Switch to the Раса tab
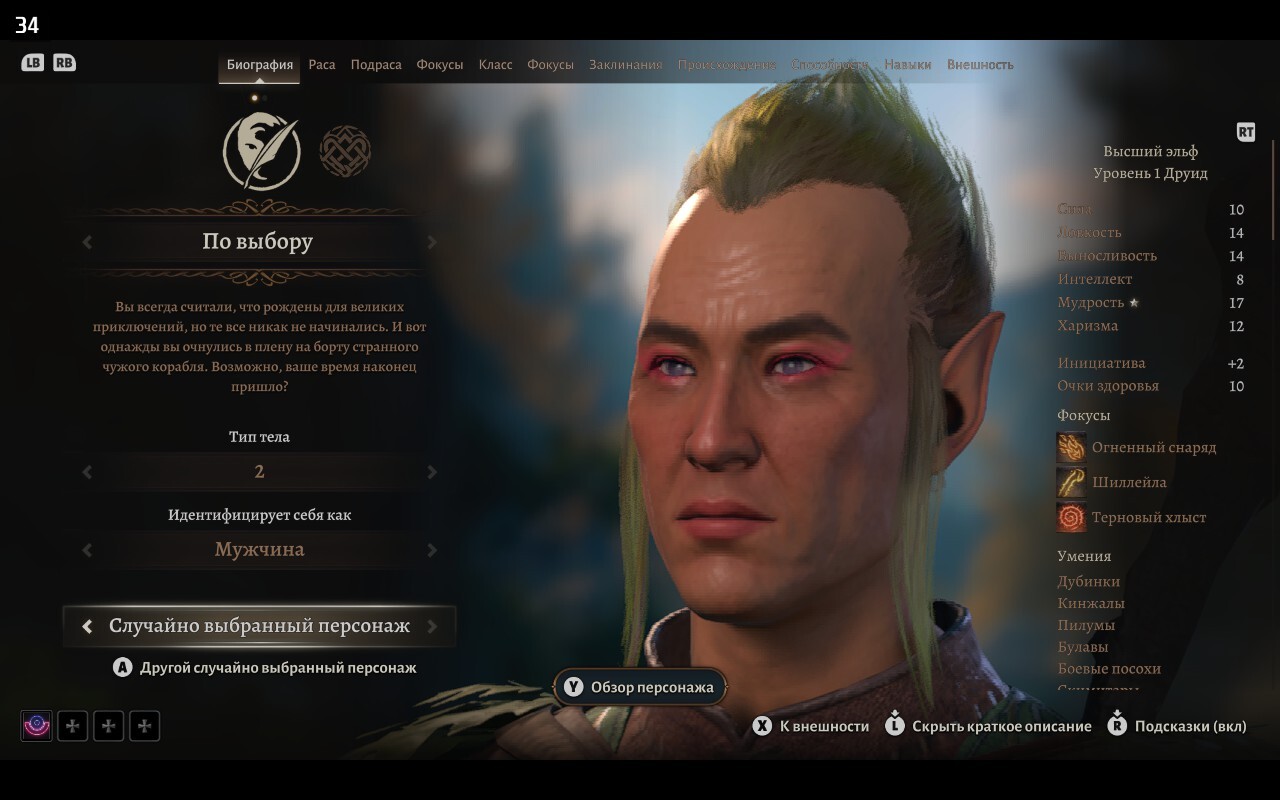This screenshot has height=800, width=1280. (322, 65)
